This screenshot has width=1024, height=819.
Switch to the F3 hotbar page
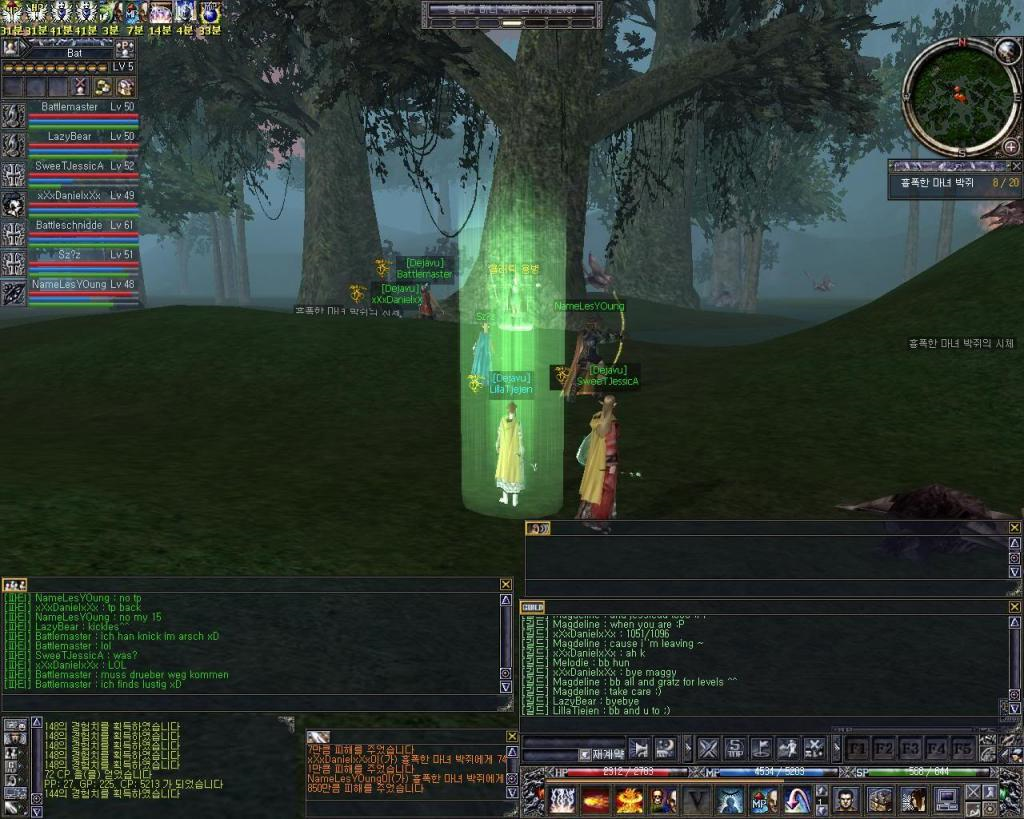click(x=910, y=747)
